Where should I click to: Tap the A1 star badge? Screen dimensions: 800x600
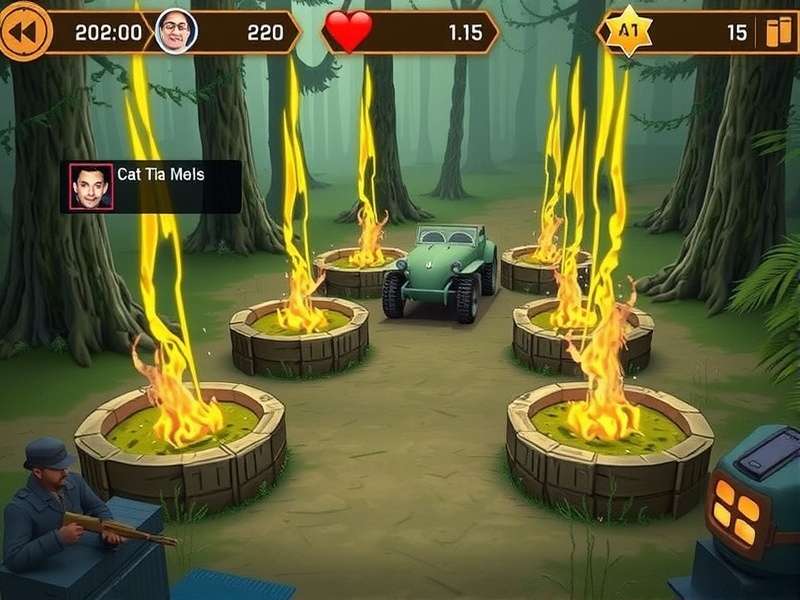(628, 30)
